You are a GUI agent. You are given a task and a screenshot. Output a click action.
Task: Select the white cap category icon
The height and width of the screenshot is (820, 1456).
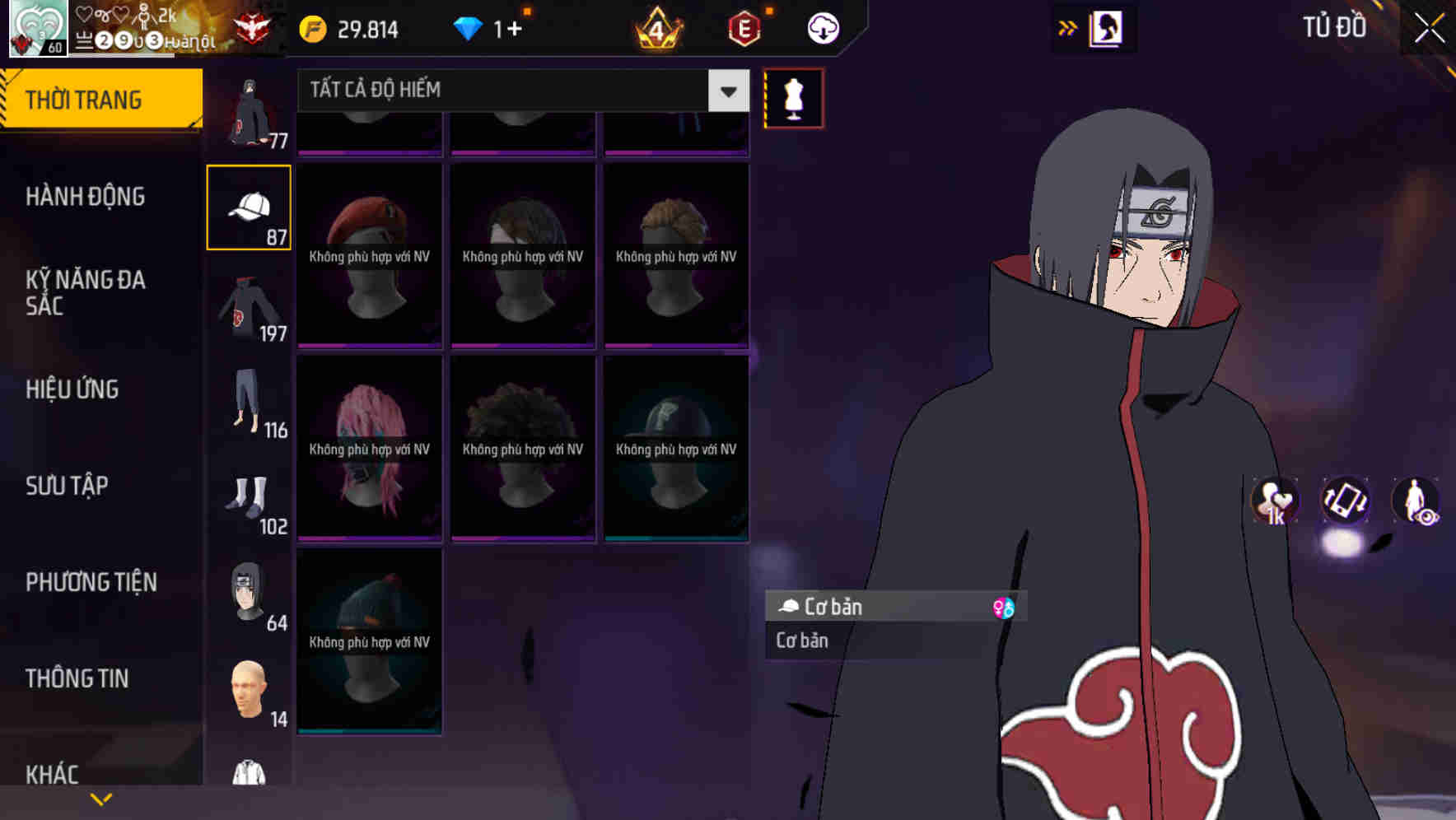(248, 206)
